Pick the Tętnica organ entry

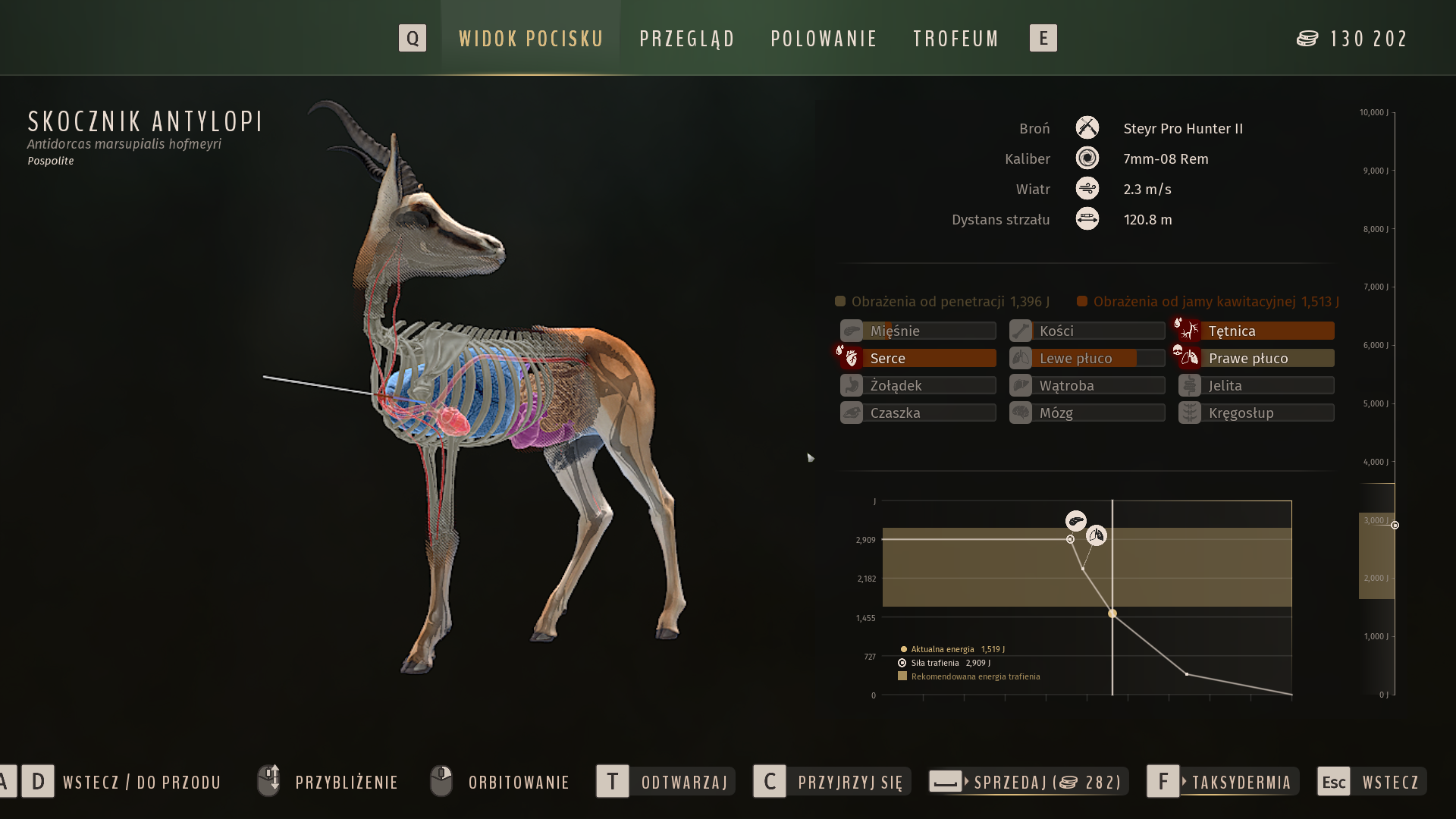1257,331
